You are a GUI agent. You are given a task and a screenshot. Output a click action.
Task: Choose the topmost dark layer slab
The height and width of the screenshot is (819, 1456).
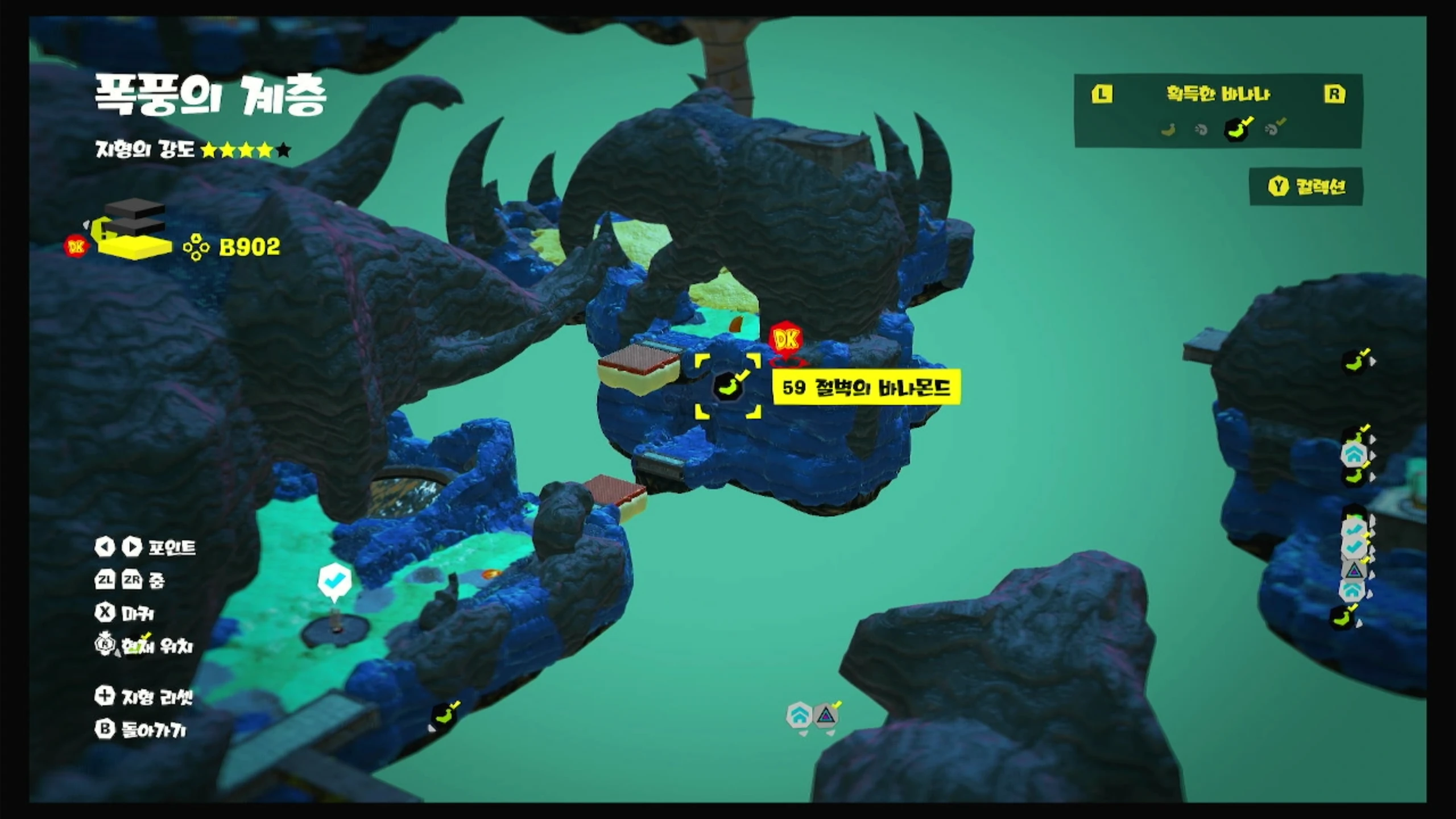[x=134, y=207]
